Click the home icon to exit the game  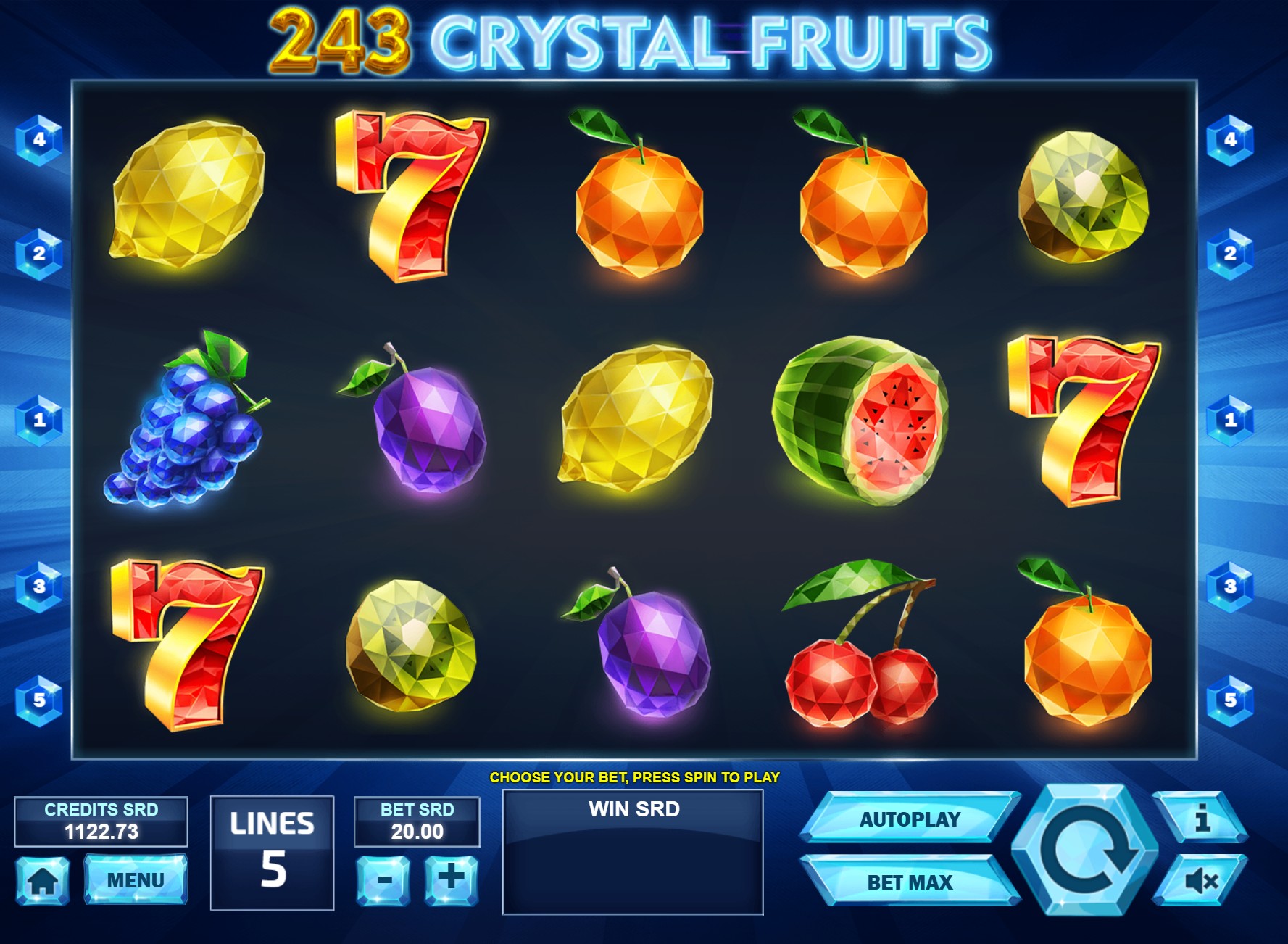pyautogui.click(x=45, y=881)
